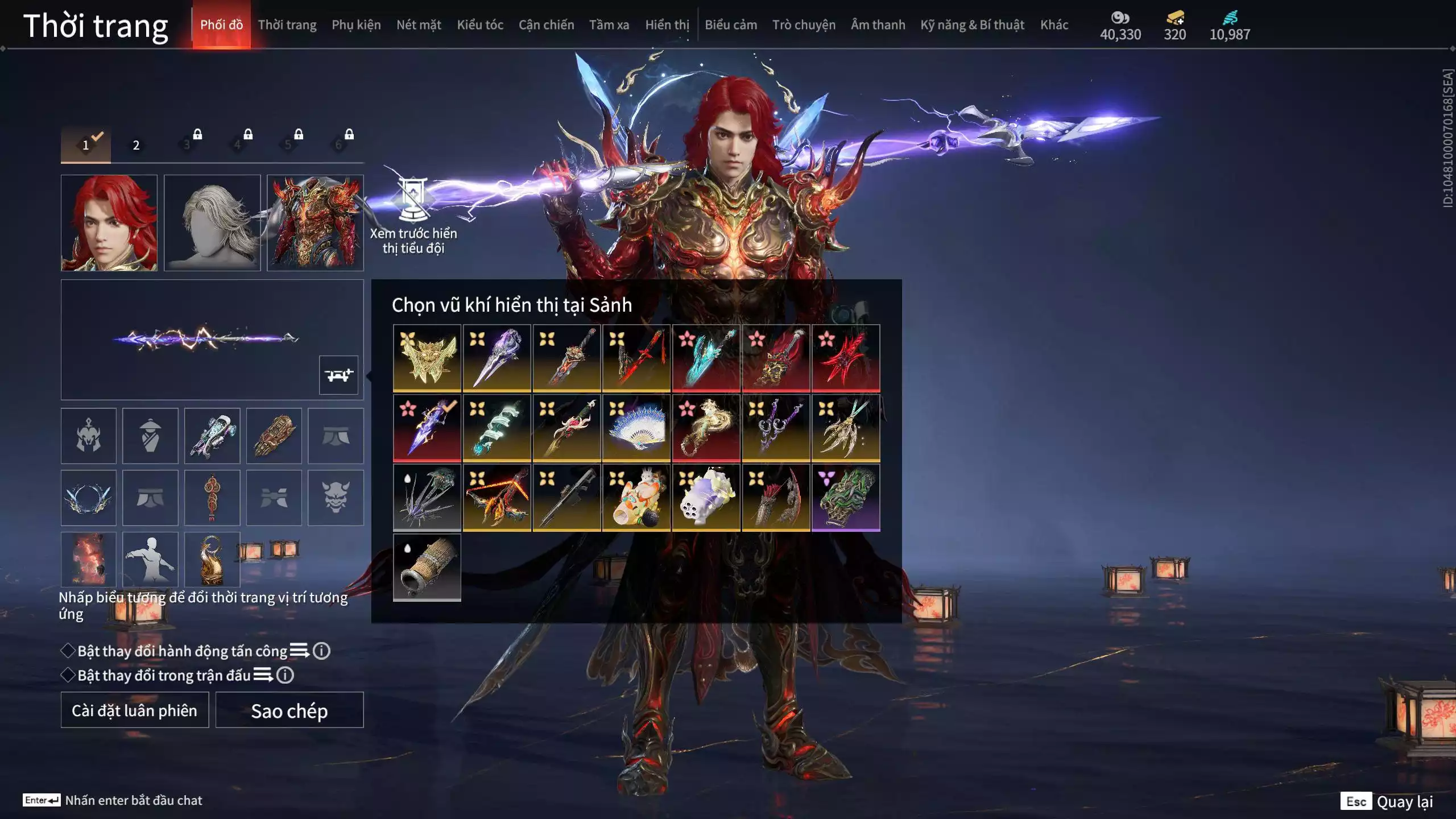1456x819 pixels.
Task: Select the red-gold armor outfit thumbnail
Action: pos(315,223)
